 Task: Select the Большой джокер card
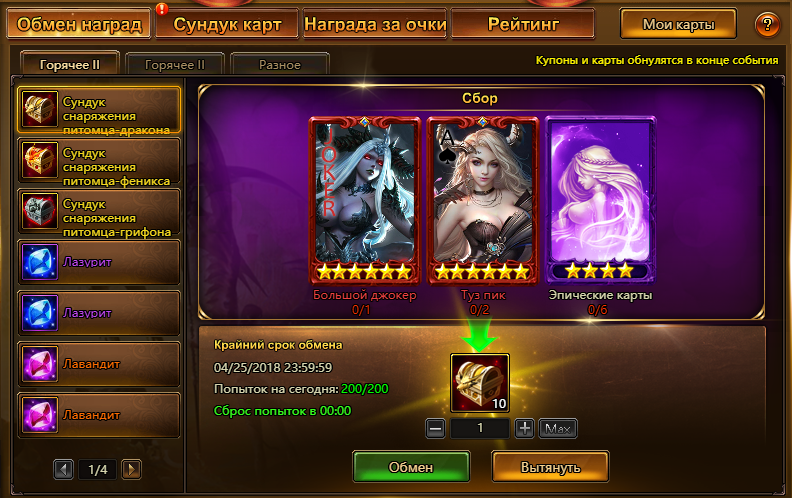click(364, 200)
